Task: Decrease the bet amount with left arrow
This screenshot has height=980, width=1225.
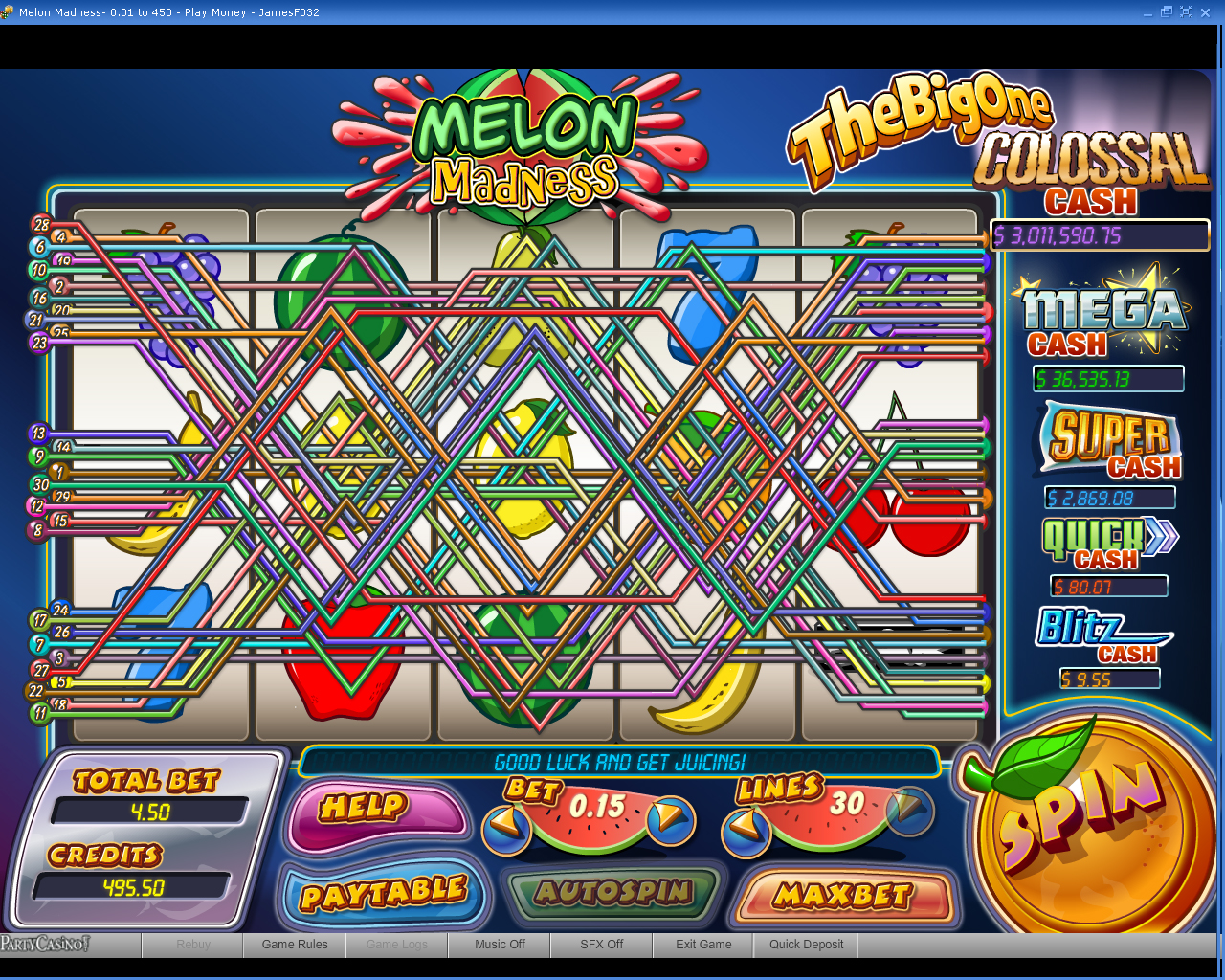Action: [507, 825]
